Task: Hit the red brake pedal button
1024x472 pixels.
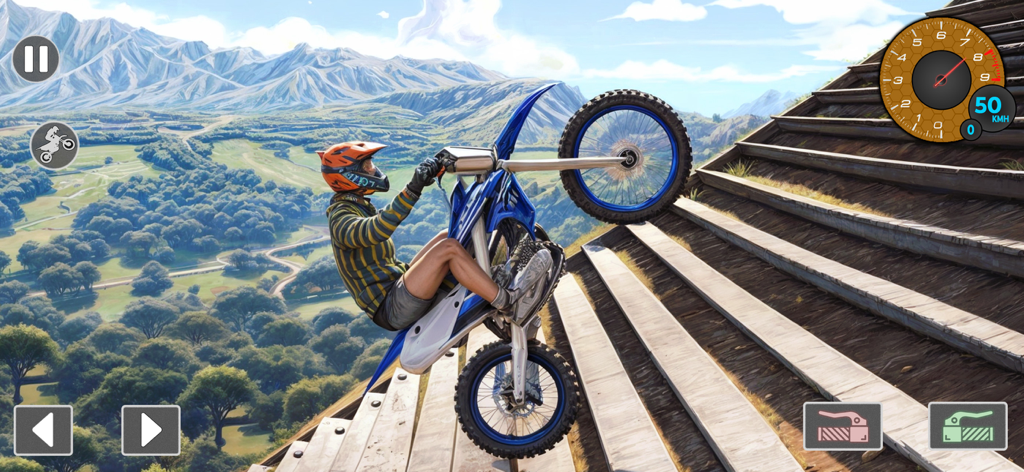Action: tap(842, 426)
